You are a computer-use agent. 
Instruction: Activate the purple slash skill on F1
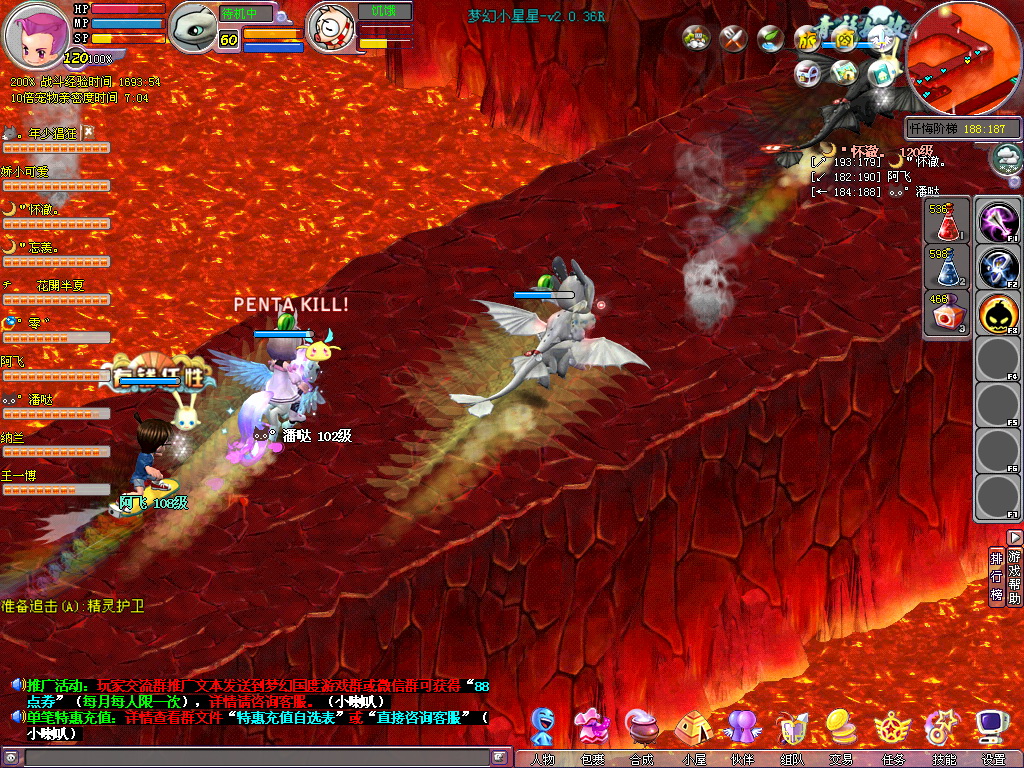click(997, 221)
